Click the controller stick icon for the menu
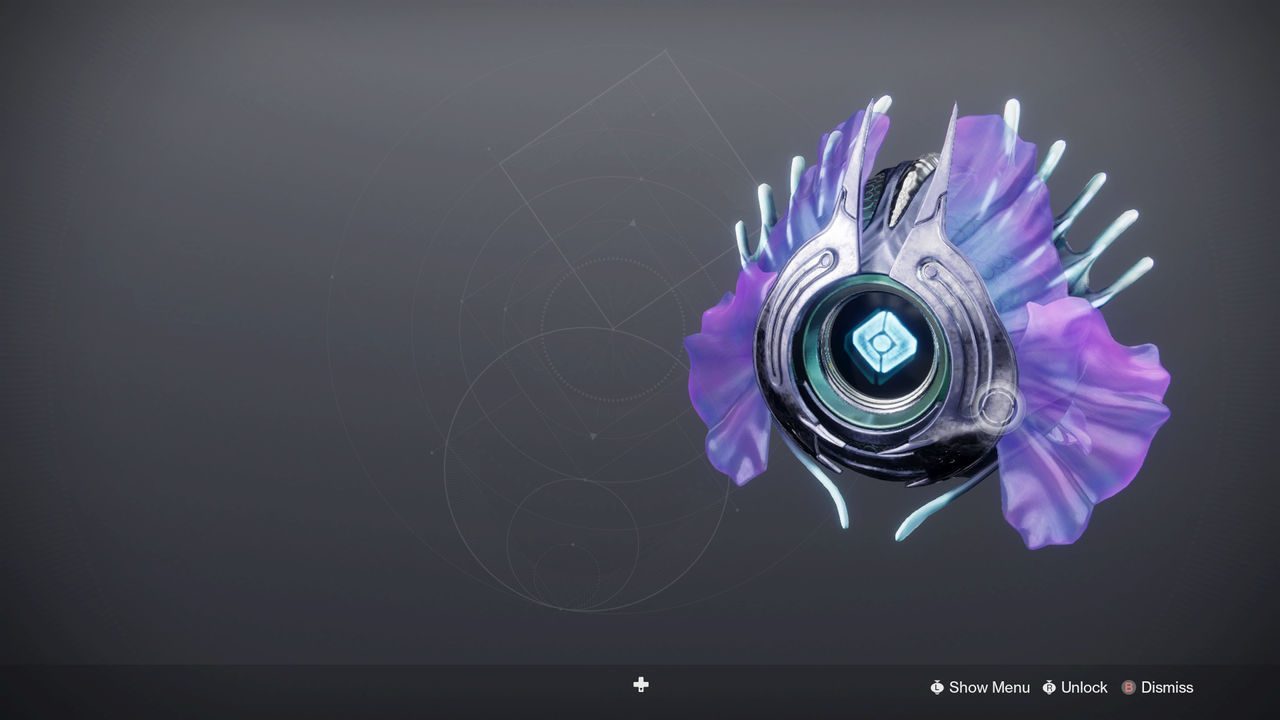Screen dimensions: 1280x720 tap(937, 687)
